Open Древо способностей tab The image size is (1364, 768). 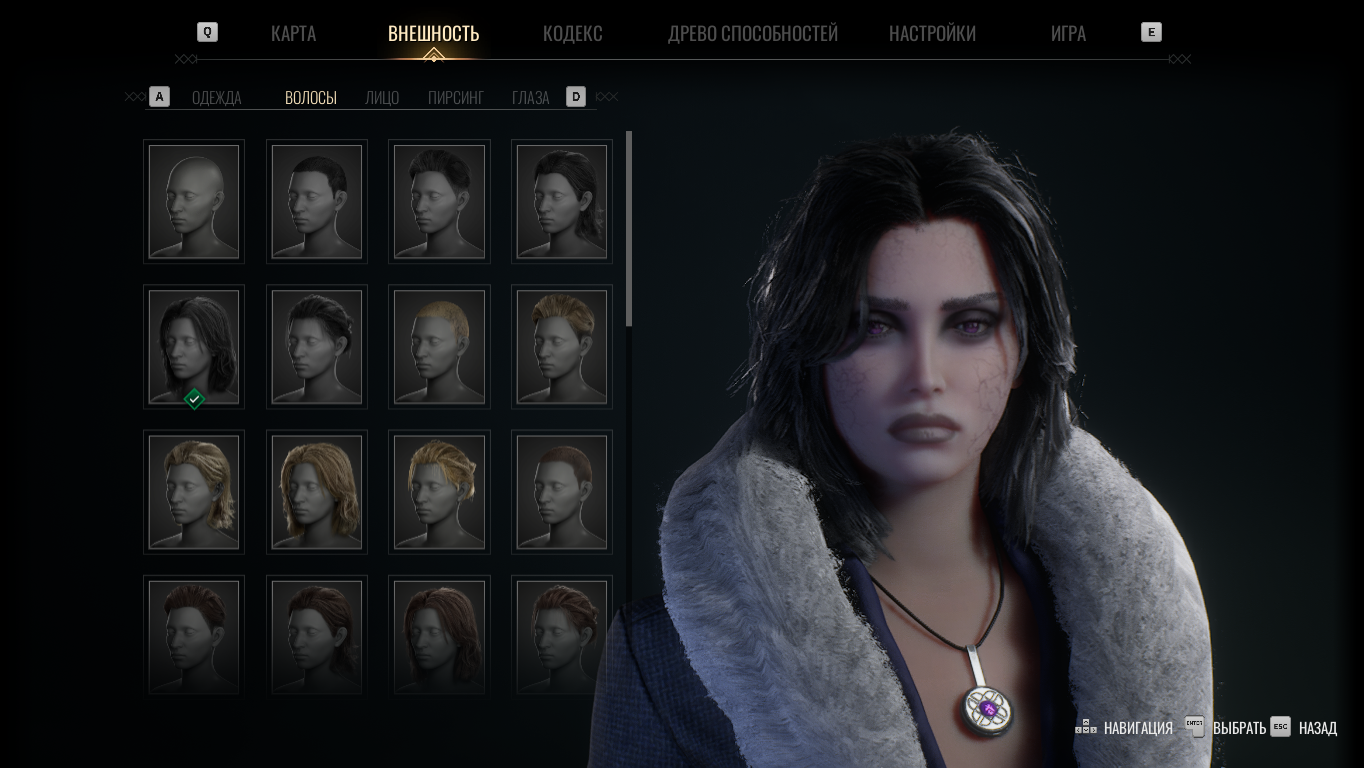point(752,33)
